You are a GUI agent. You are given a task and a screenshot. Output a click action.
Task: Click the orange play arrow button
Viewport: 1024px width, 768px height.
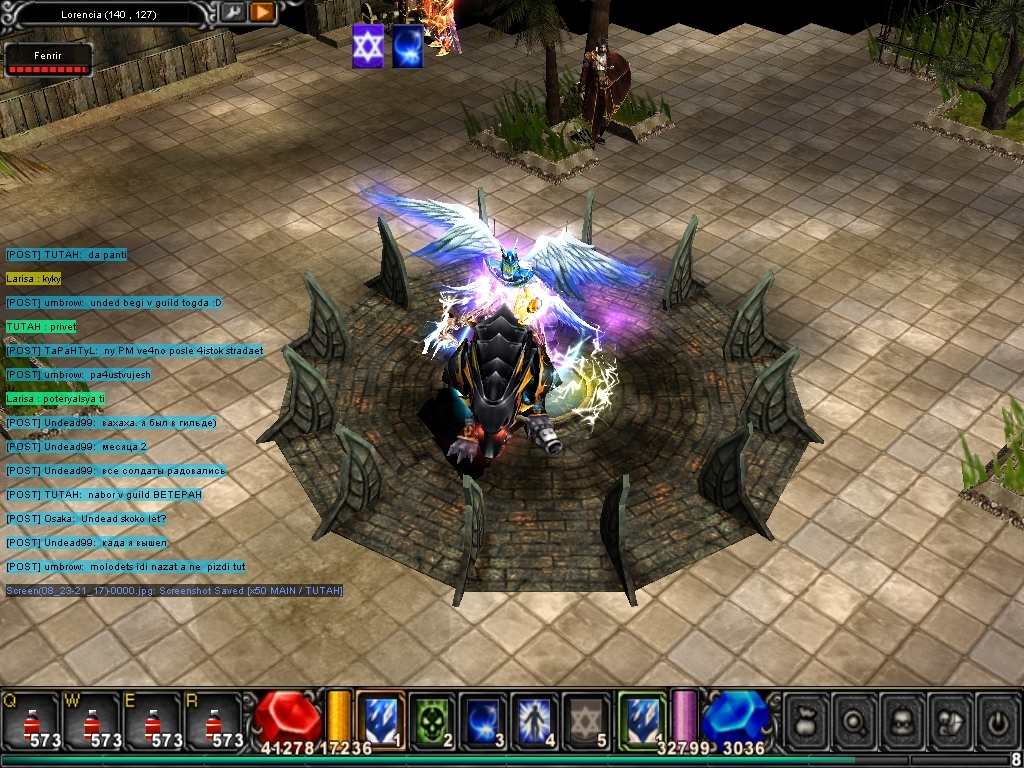[x=262, y=12]
